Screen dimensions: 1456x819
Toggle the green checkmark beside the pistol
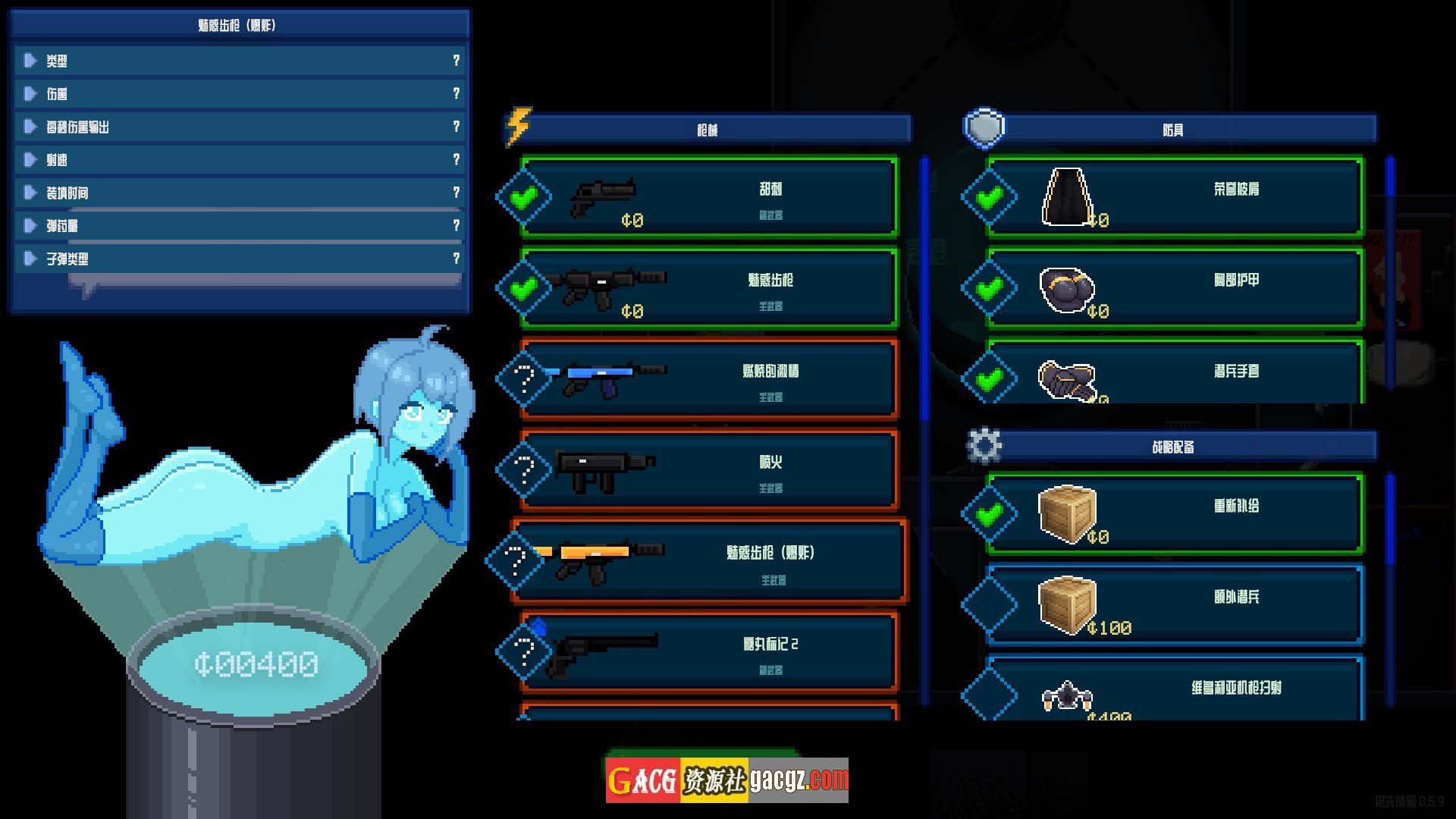523,197
